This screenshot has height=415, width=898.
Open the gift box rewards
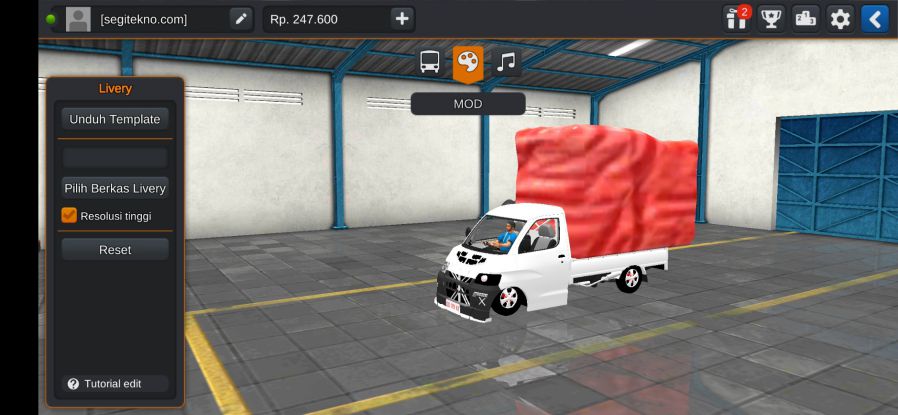click(x=736, y=19)
